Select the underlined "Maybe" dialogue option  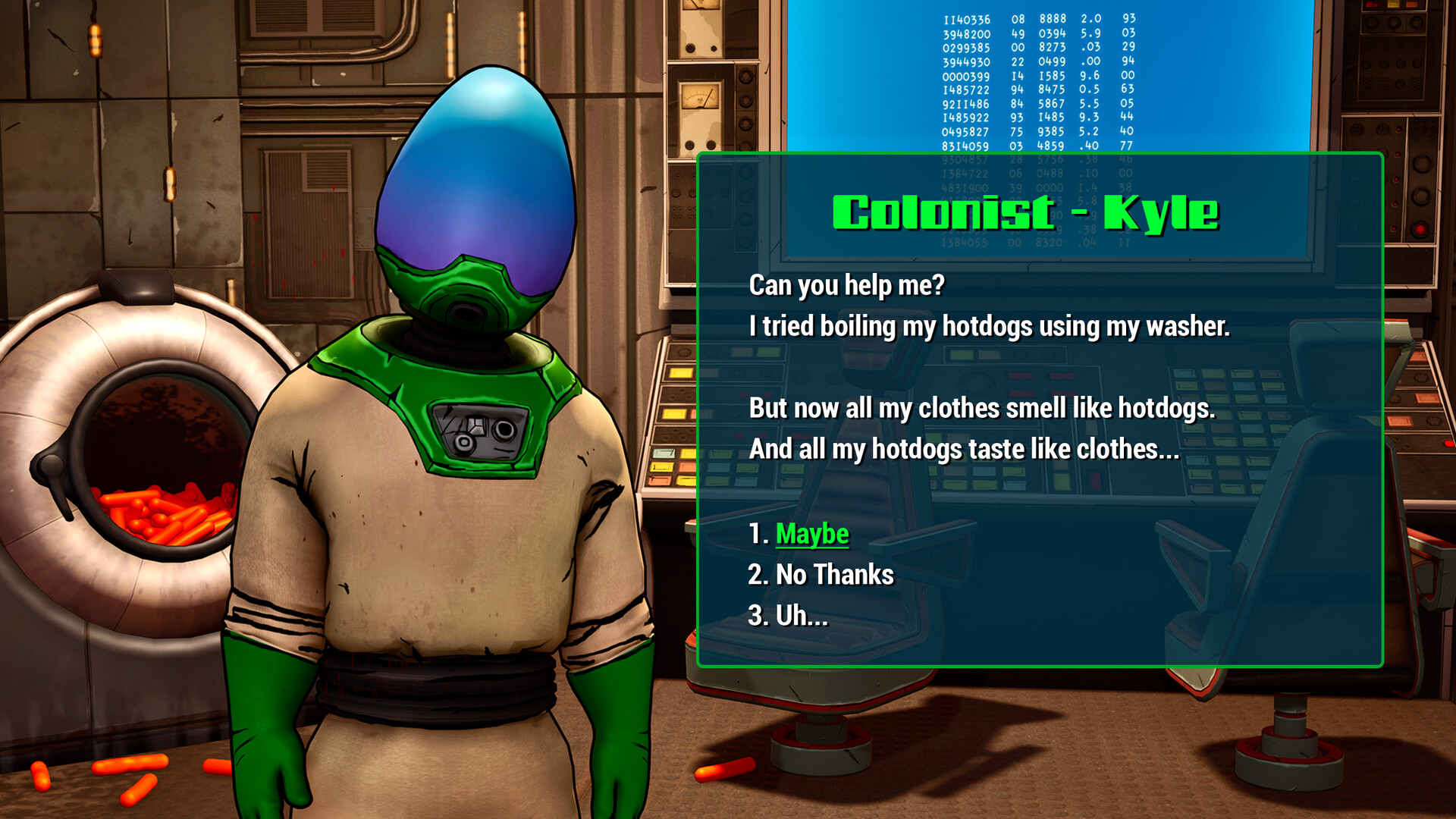click(811, 532)
